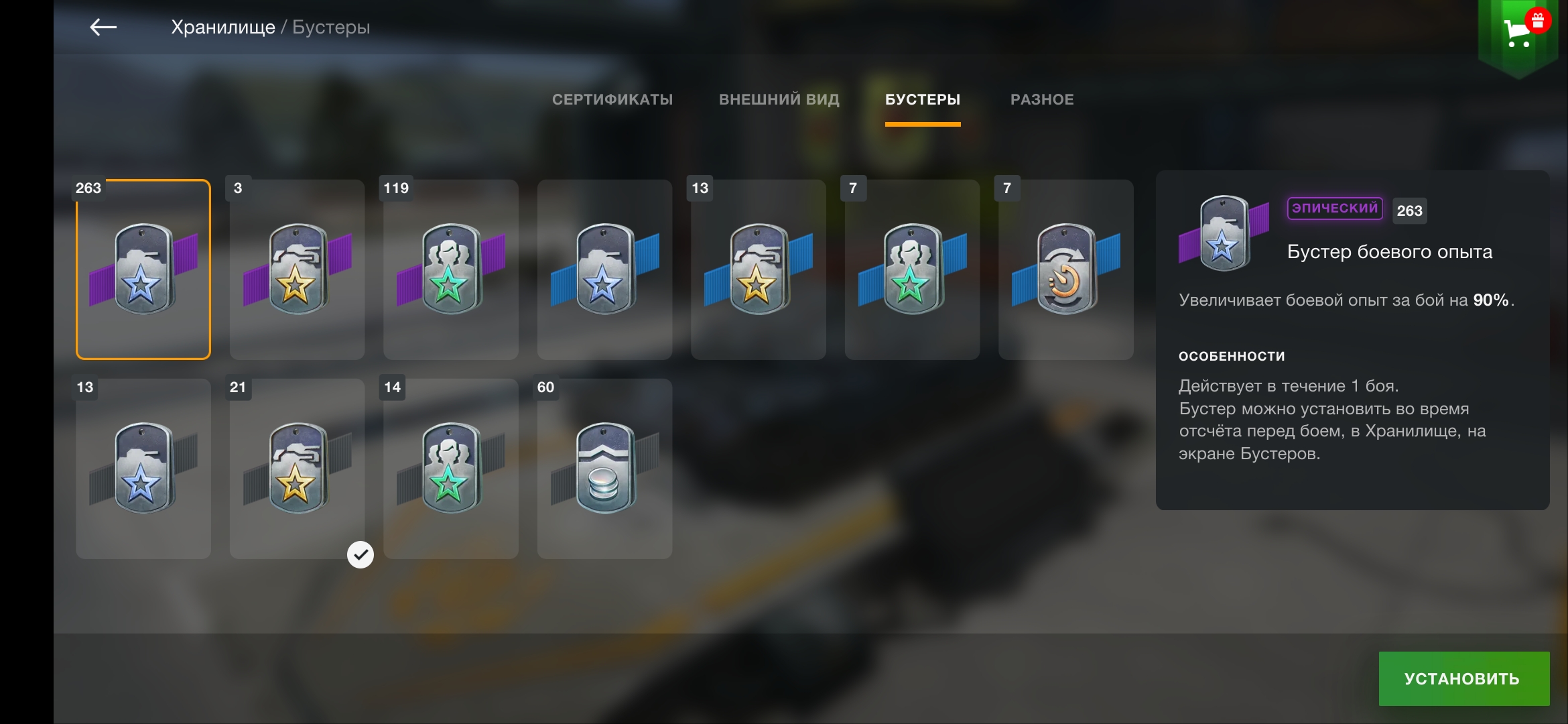Switch to the Разное tab
The width and height of the screenshot is (1568, 724).
[x=1041, y=100]
